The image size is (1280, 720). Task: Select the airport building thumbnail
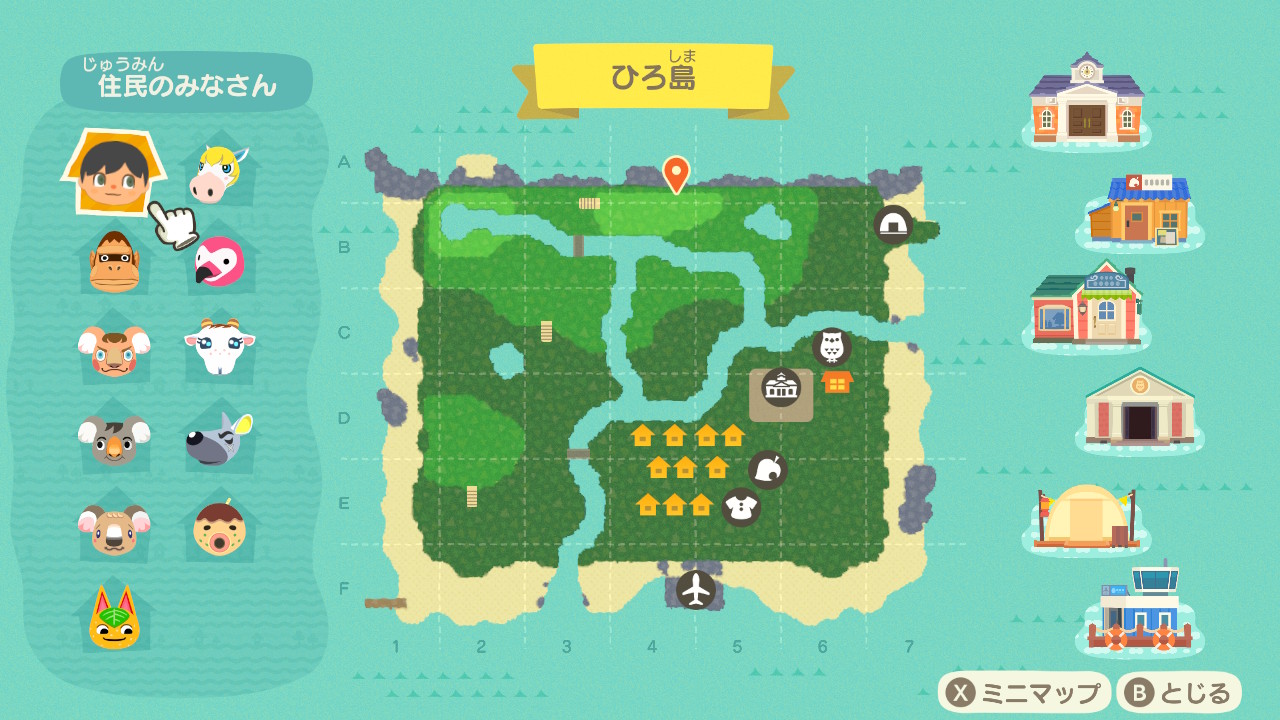pyautogui.click(x=1140, y=610)
